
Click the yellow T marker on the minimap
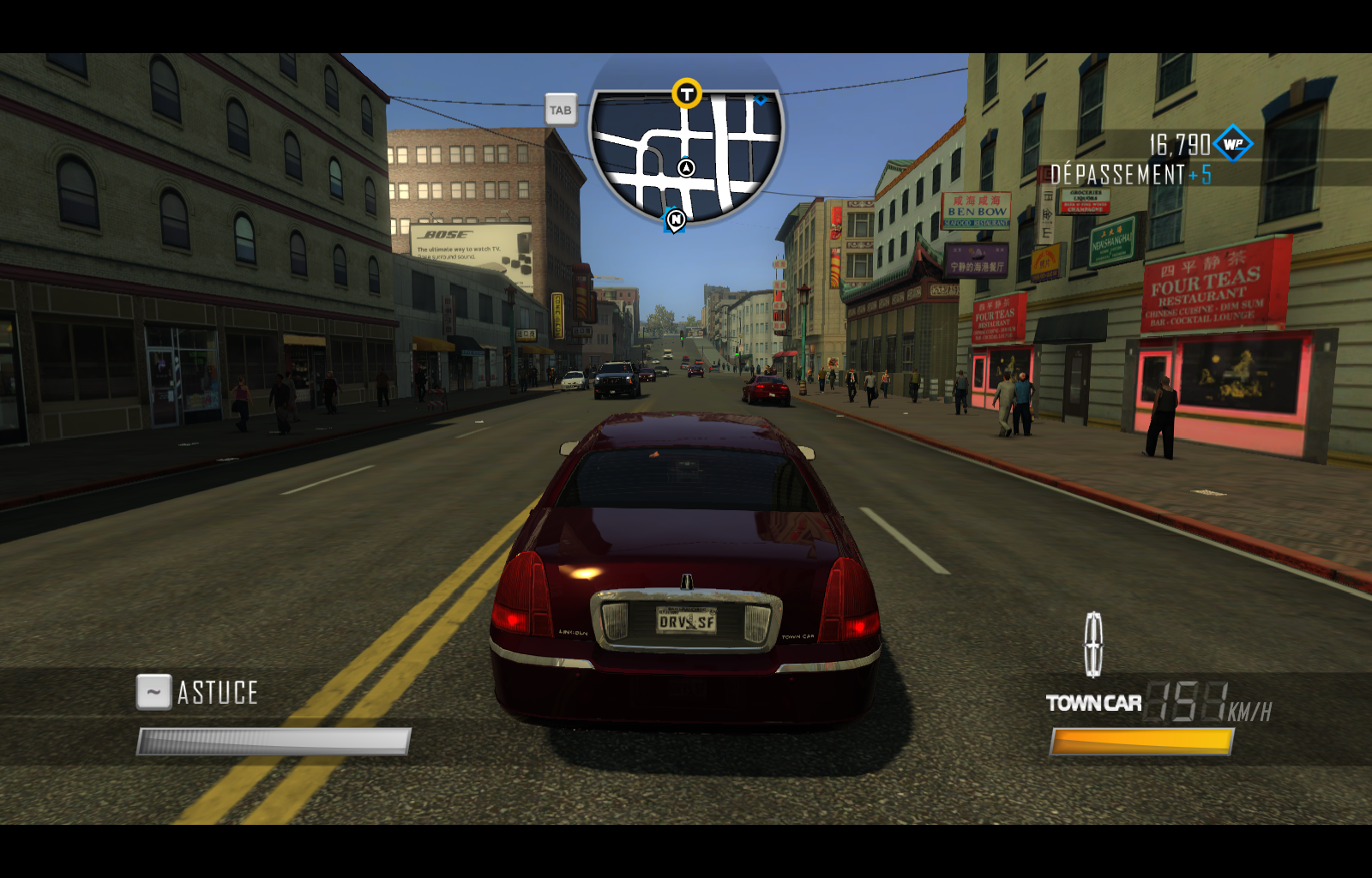[686, 94]
